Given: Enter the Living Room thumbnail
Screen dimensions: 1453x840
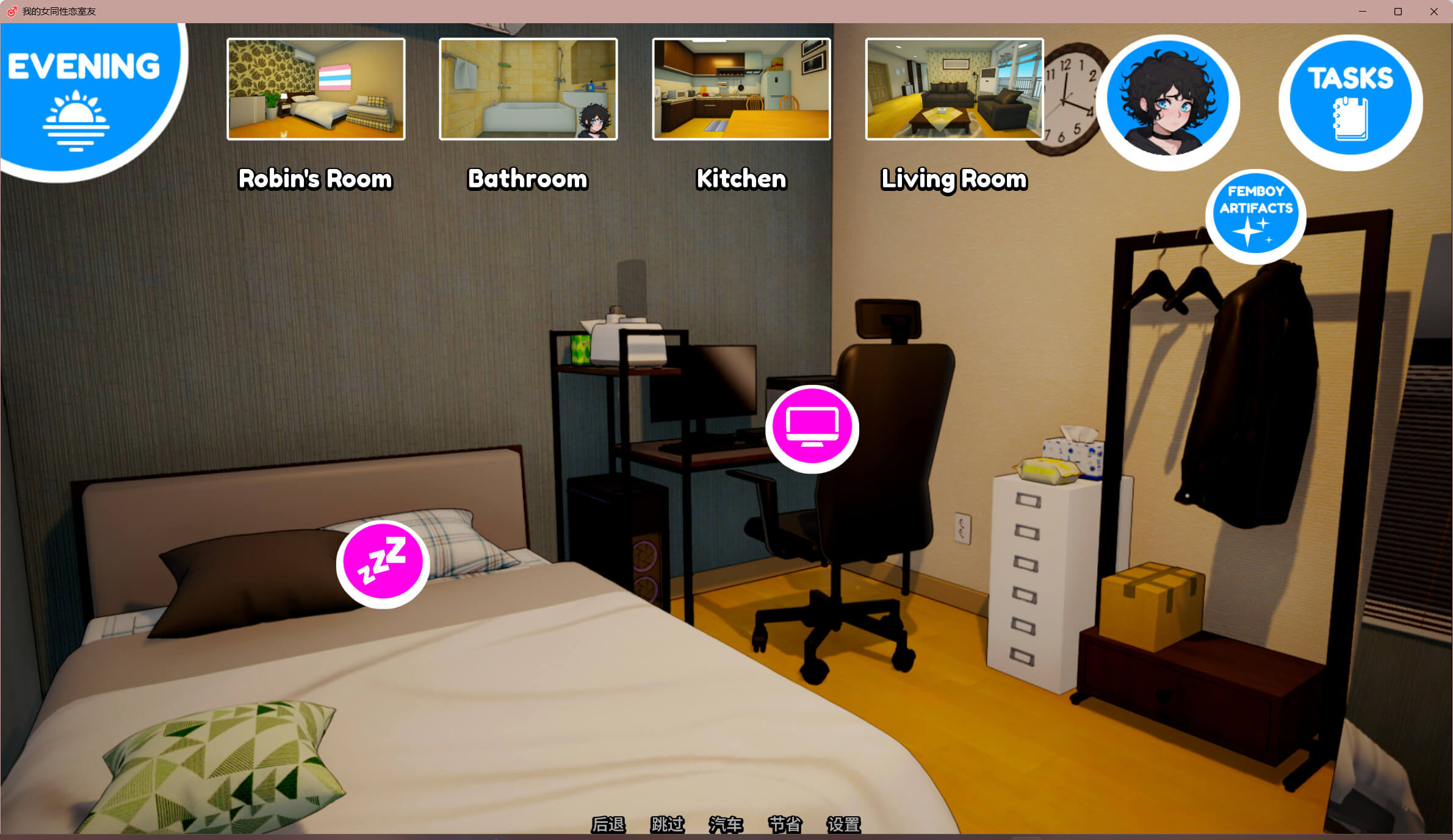Looking at the screenshot, I should click(x=954, y=89).
